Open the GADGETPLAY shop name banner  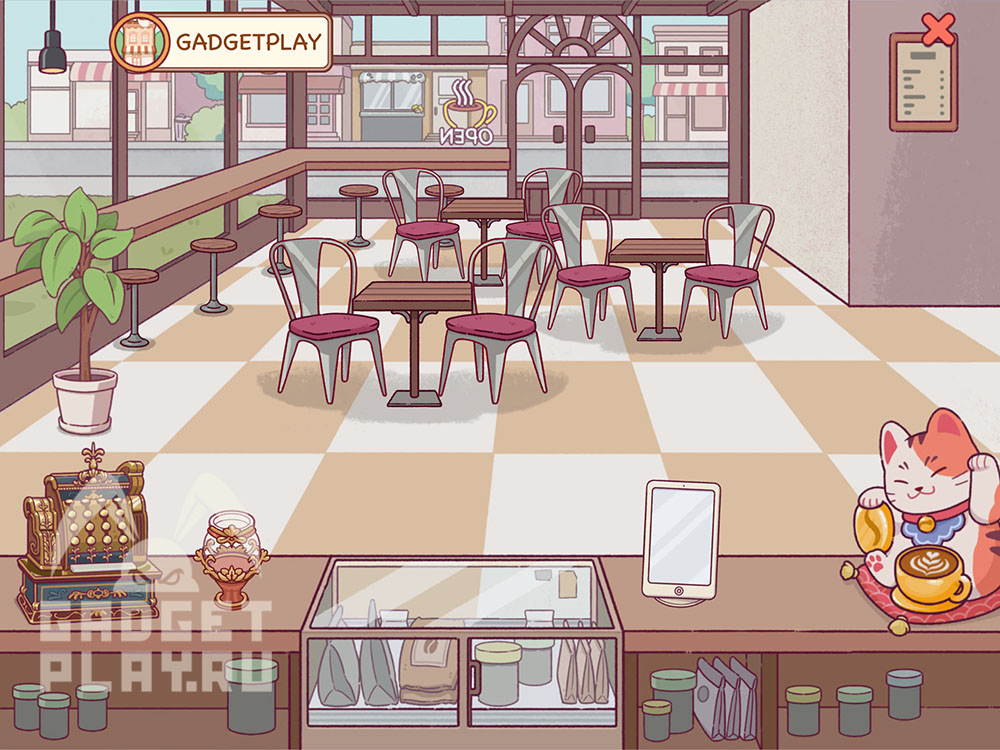pyautogui.click(x=249, y=42)
